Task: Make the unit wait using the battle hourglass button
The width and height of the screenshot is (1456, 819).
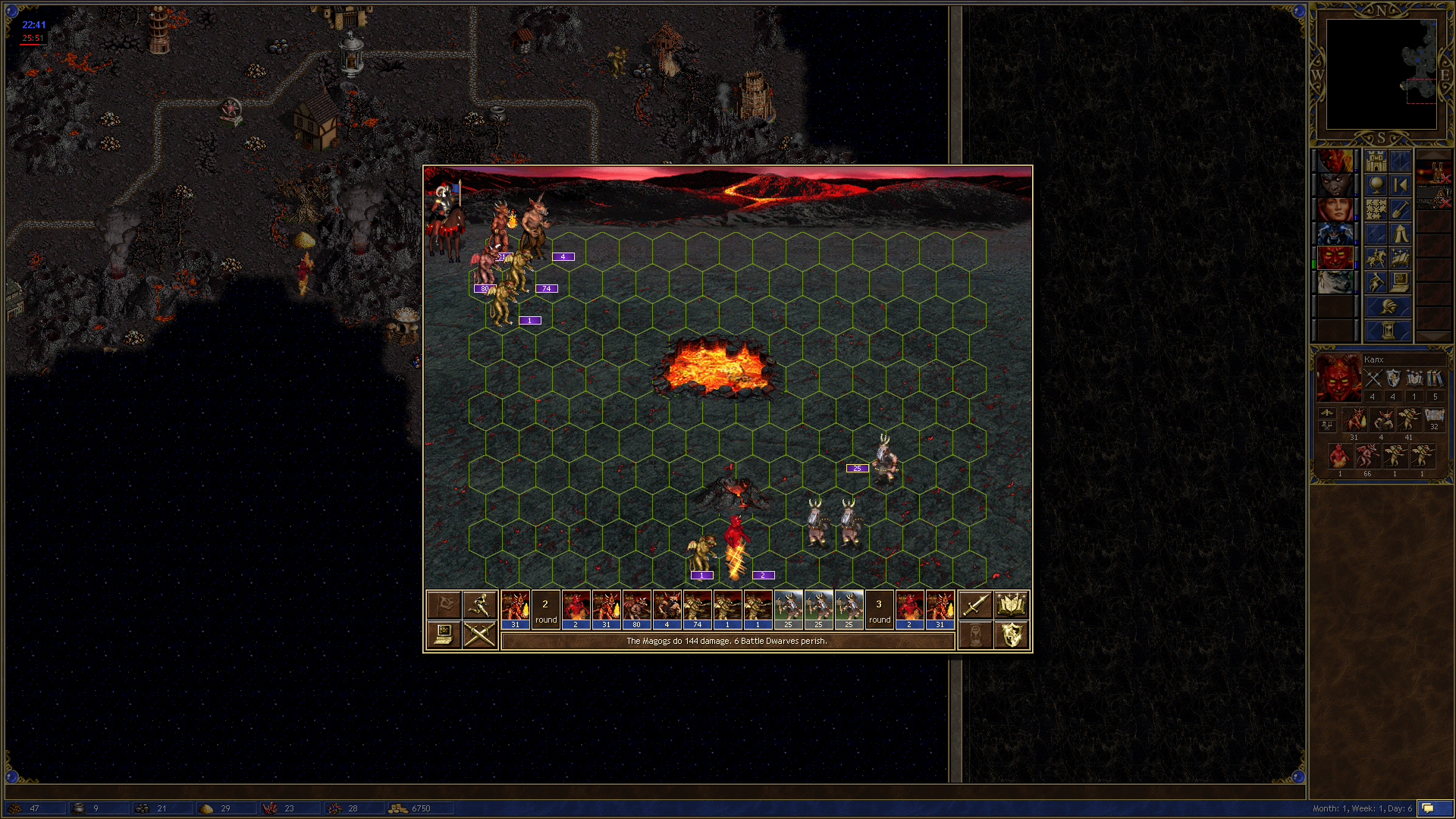Action: click(x=974, y=634)
